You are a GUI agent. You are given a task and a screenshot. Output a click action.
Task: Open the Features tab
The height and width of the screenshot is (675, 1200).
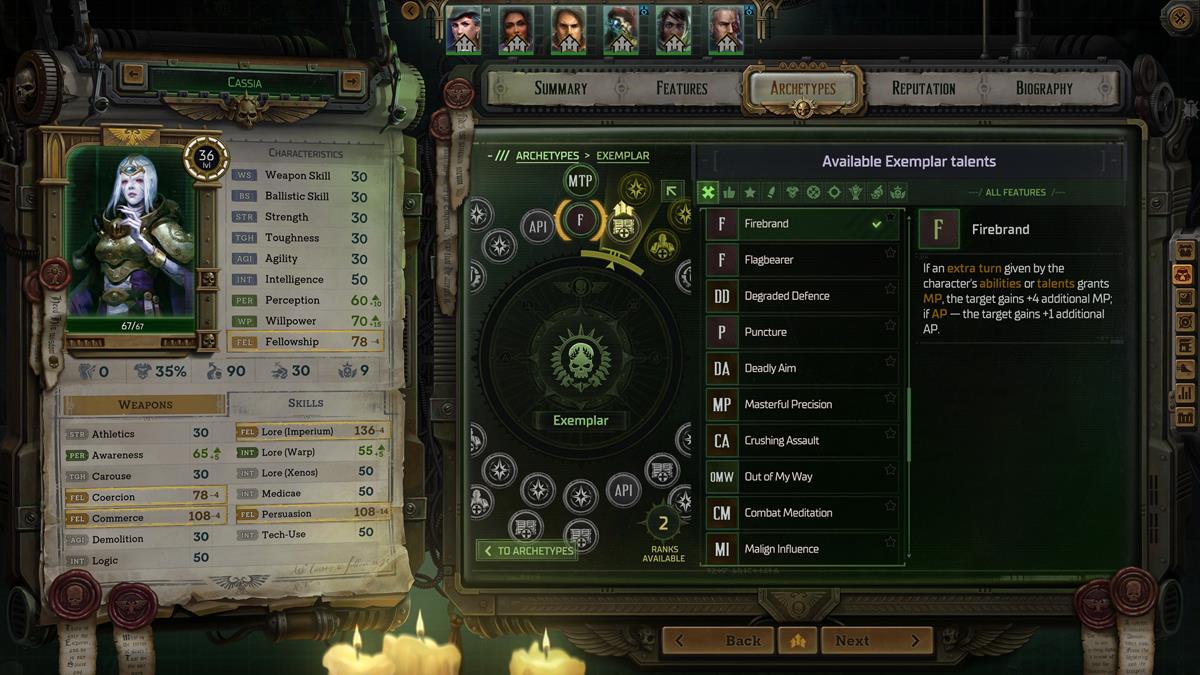pos(682,88)
